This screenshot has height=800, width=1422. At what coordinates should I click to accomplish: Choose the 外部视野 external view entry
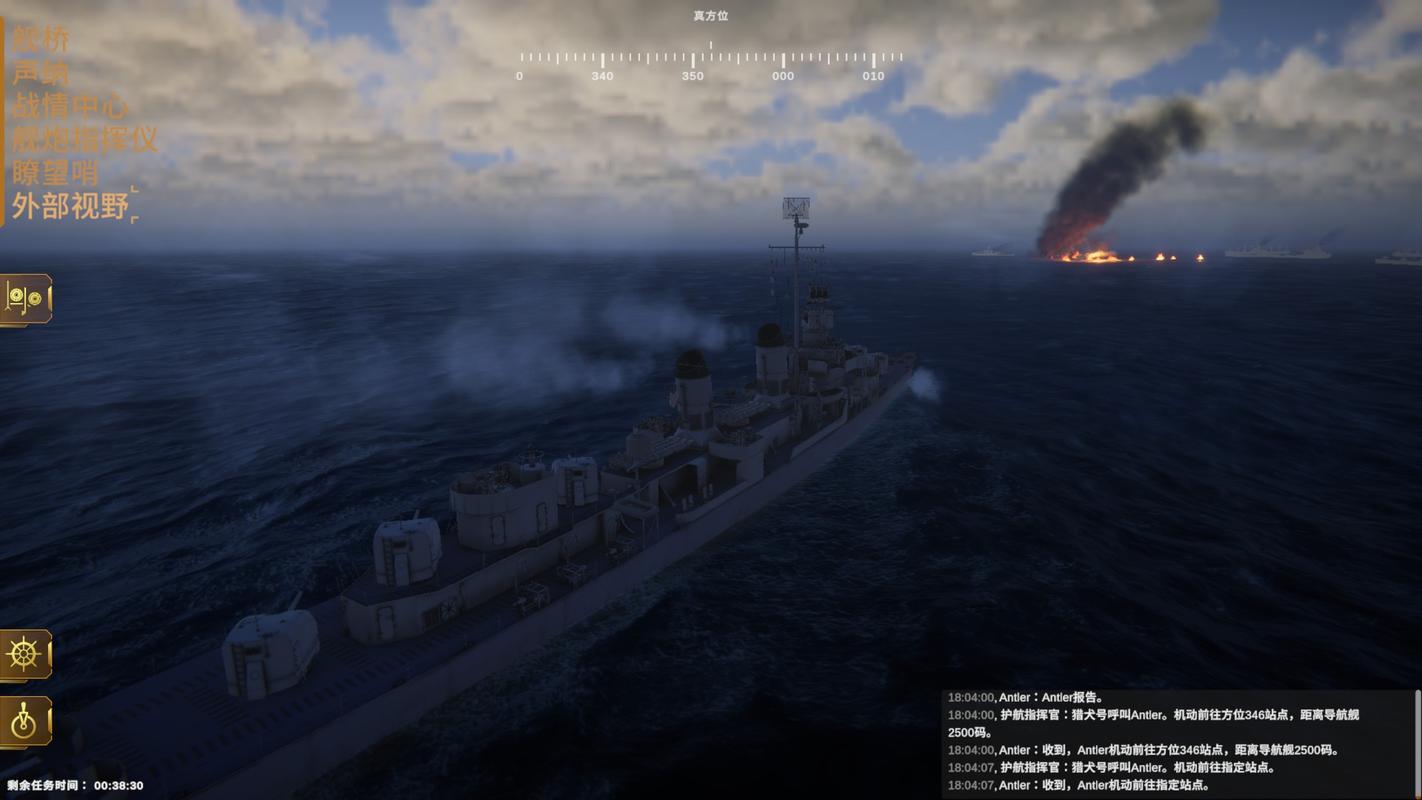pyautogui.click(x=70, y=206)
